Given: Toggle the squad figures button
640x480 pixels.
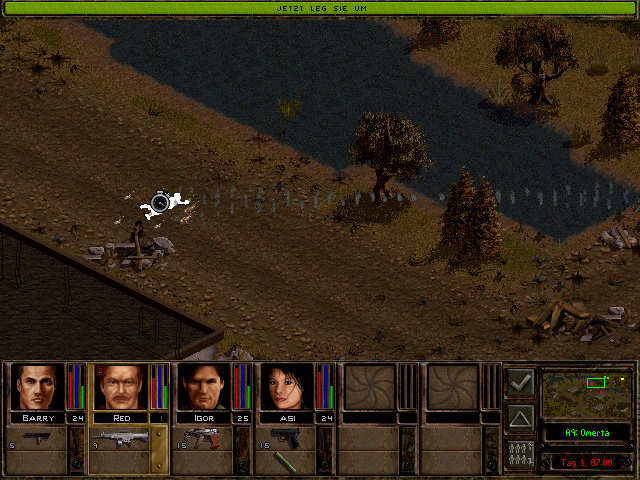Looking at the screenshot, I should pyautogui.click(x=520, y=452).
